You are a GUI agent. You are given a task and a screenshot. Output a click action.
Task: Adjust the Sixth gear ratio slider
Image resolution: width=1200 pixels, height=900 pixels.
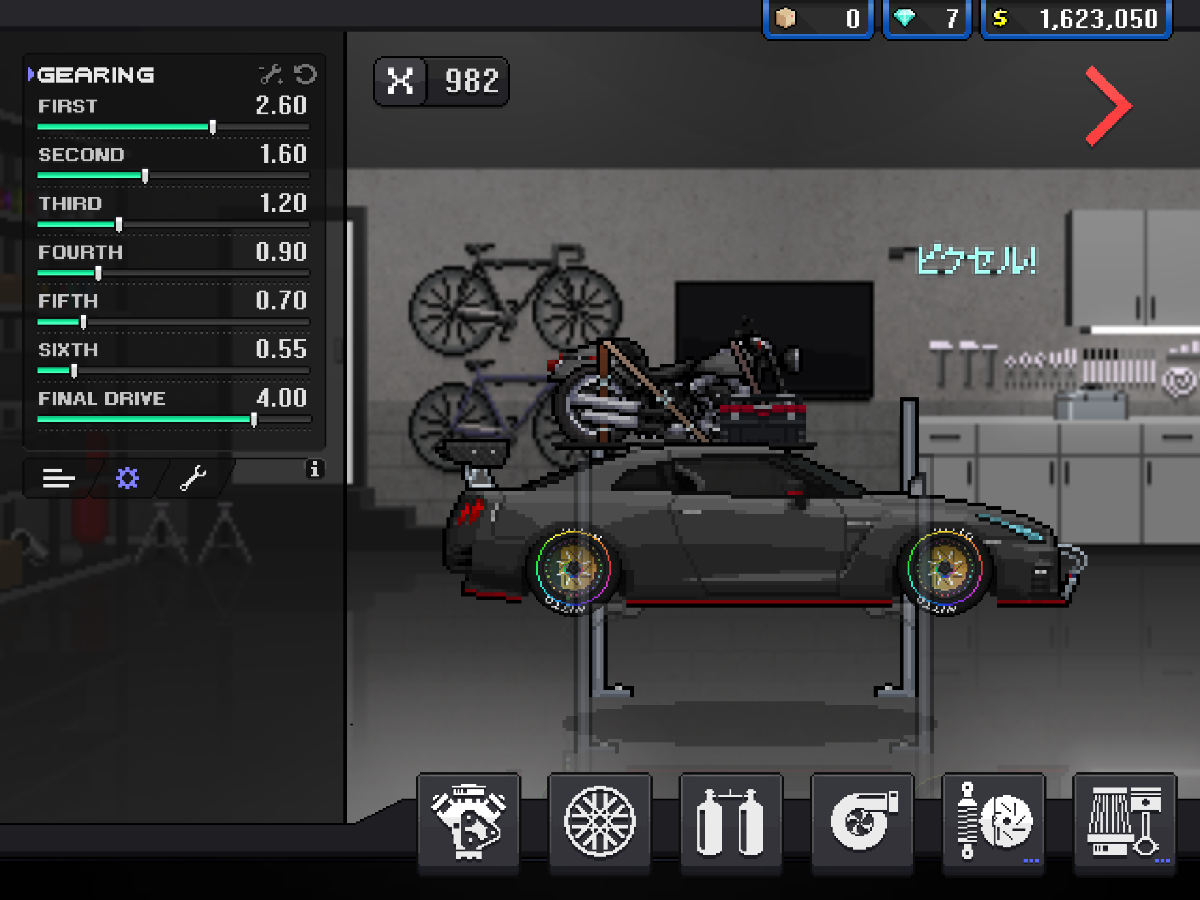74,370
